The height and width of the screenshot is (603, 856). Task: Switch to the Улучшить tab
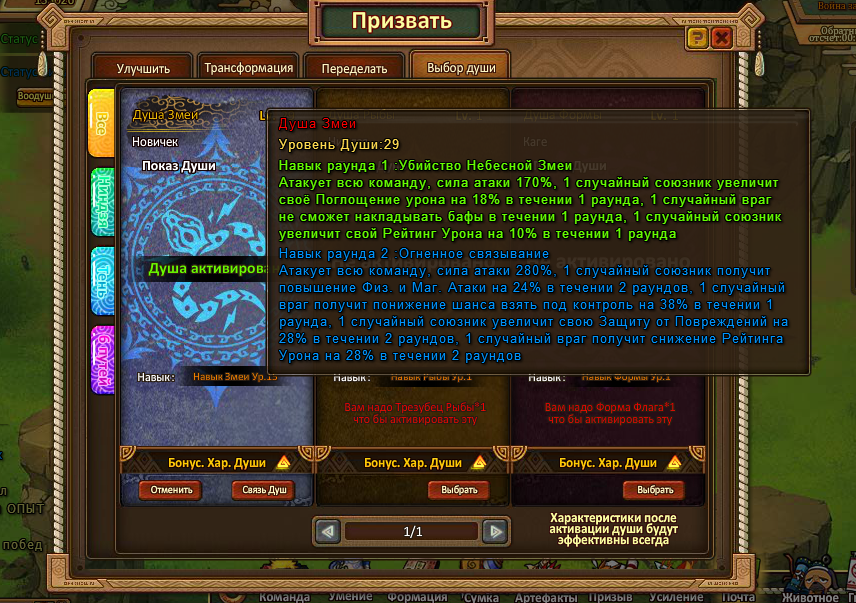pos(143,69)
